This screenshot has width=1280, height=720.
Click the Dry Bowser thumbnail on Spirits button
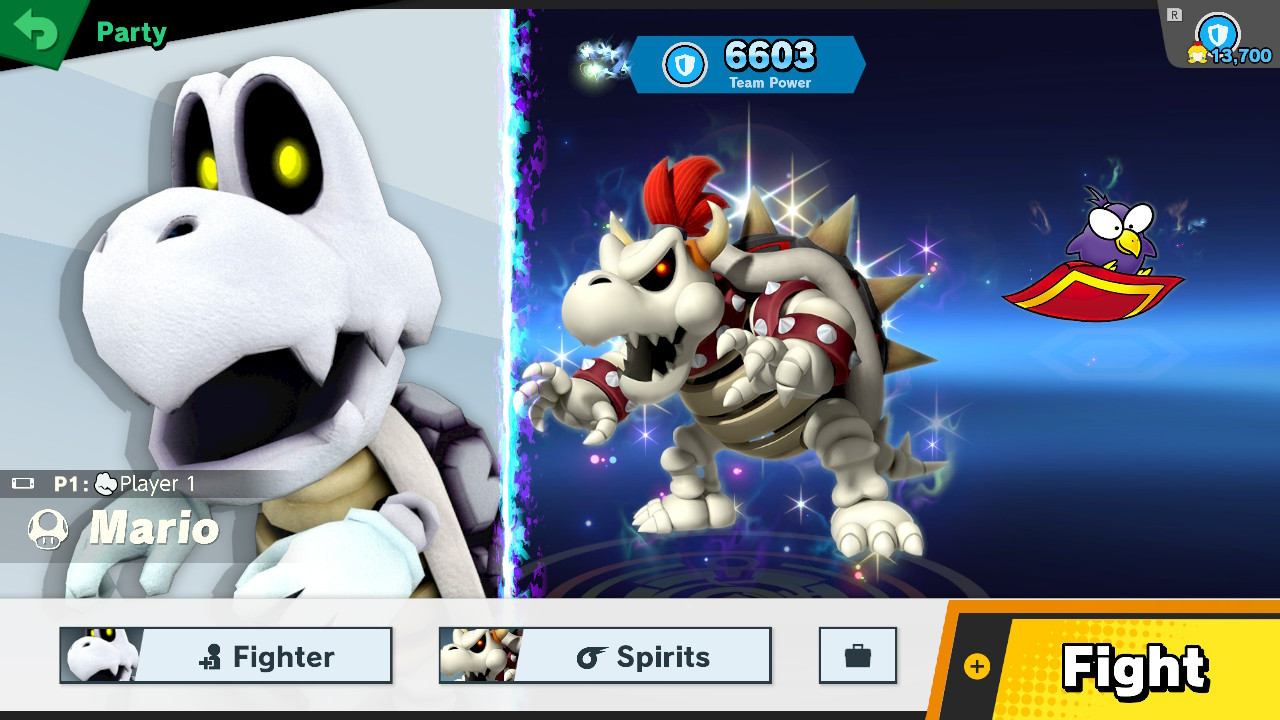coord(478,655)
